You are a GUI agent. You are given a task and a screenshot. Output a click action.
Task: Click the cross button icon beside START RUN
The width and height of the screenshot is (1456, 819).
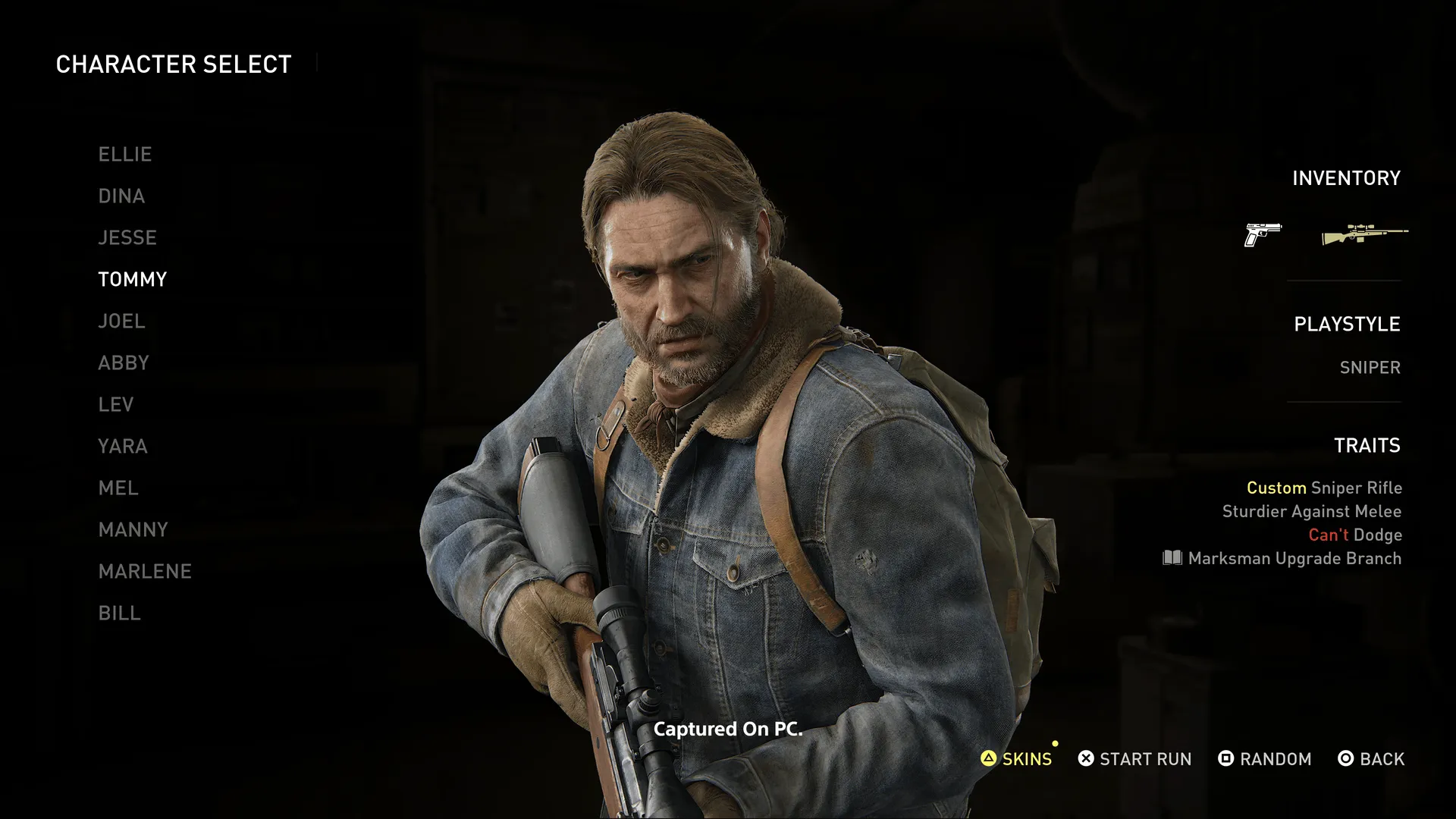(x=1084, y=758)
